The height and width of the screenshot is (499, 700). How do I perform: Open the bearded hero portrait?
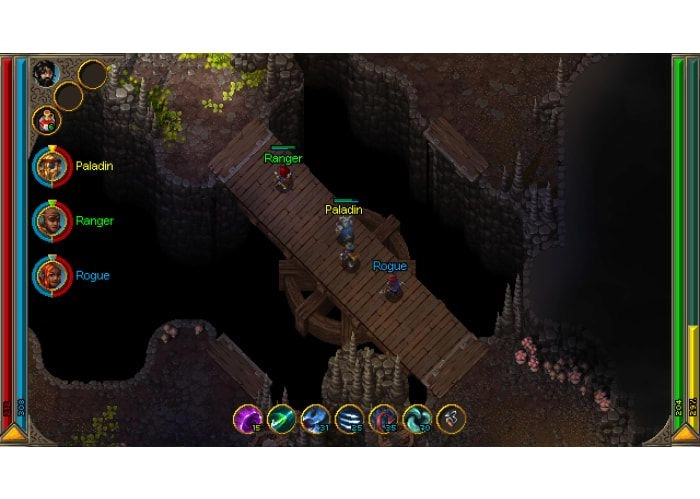point(45,73)
